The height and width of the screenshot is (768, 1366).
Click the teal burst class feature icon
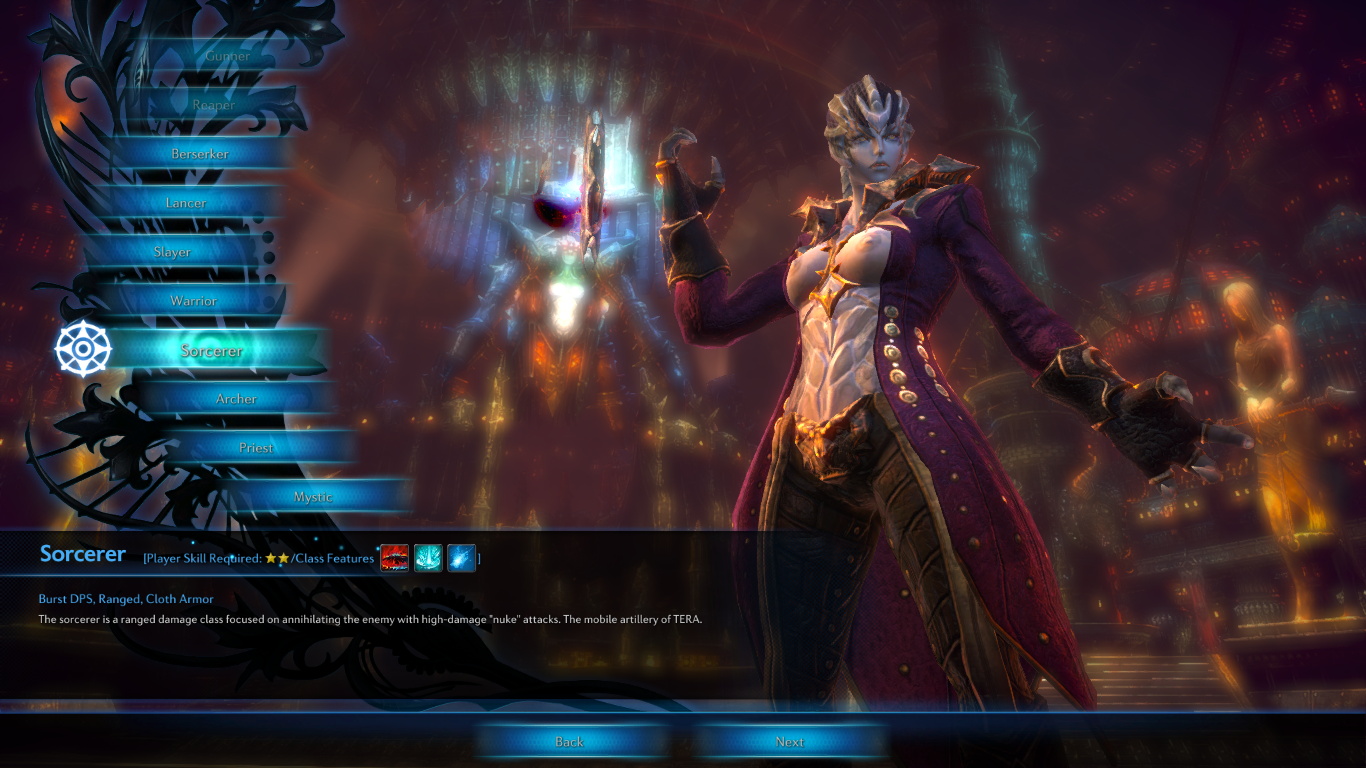pyautogui.click(x=428, y=558)
